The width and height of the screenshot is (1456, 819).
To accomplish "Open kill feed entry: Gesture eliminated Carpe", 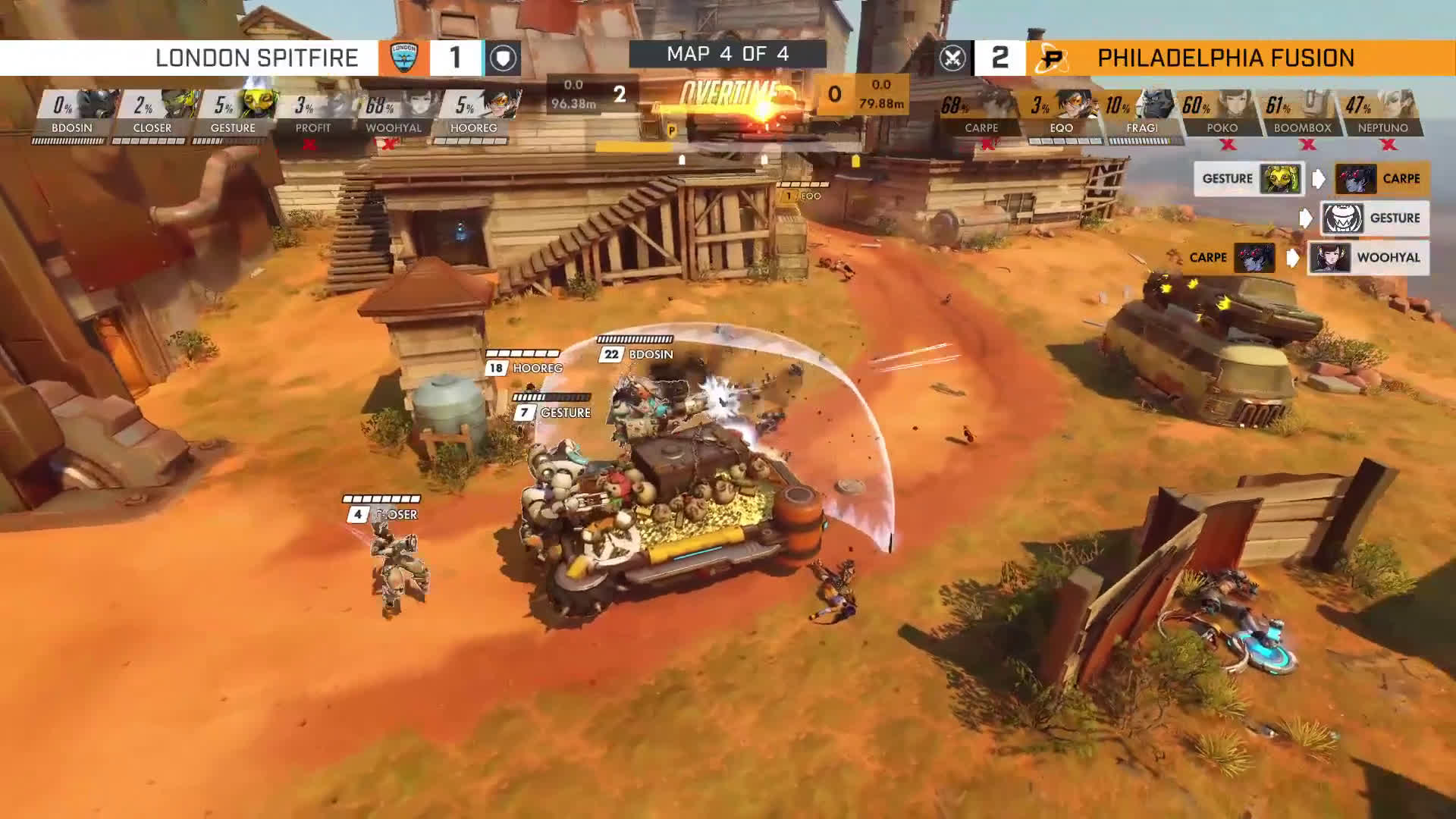I will pos(1311,179).
